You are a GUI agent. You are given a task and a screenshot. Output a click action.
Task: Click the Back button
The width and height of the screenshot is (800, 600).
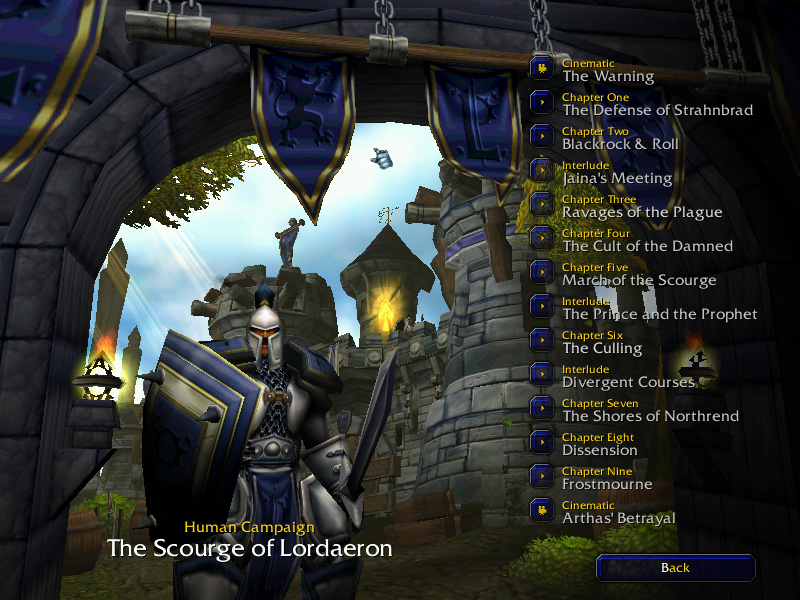coord(675,568)
